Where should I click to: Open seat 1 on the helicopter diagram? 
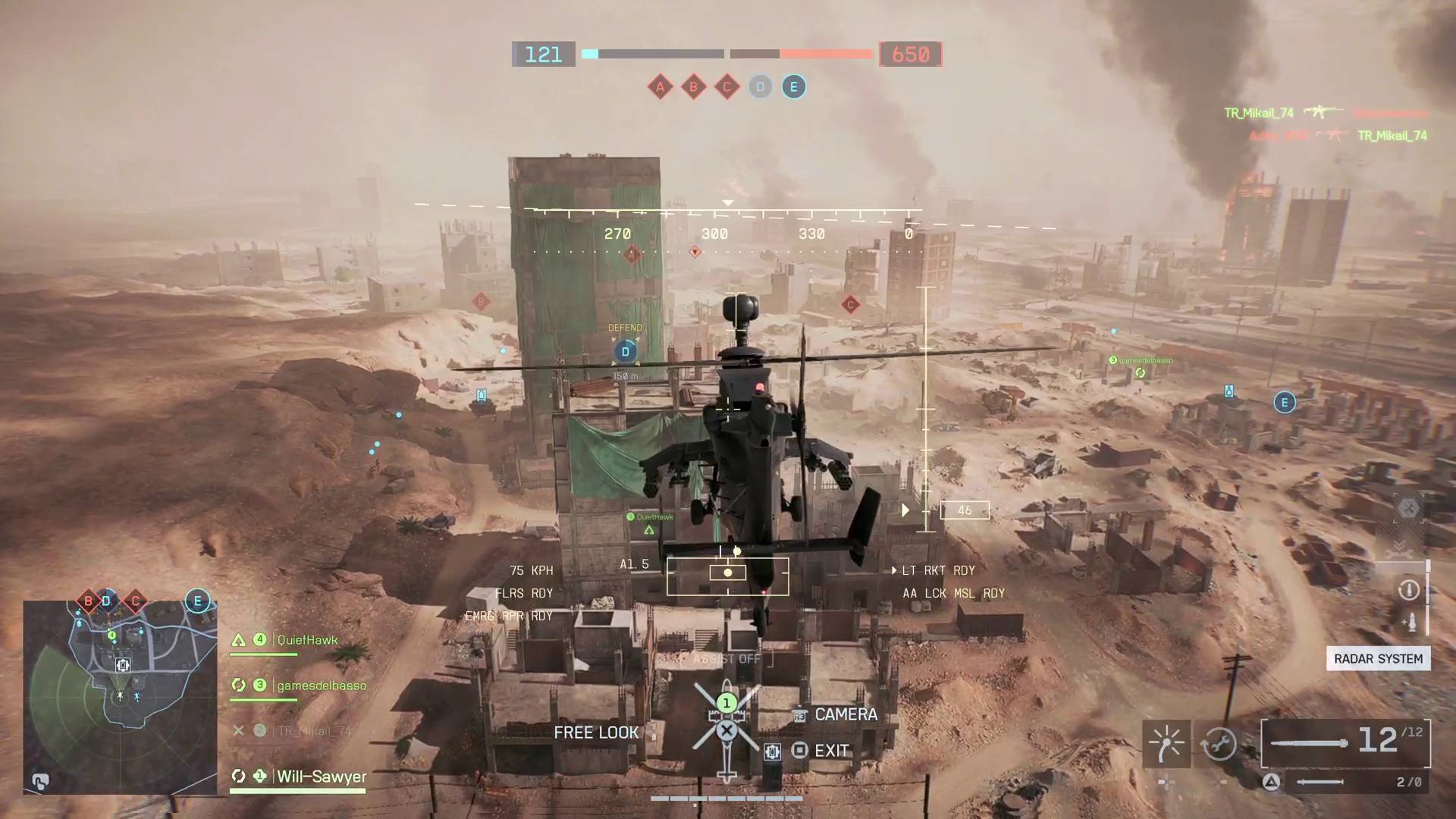(x=726, y=703)
